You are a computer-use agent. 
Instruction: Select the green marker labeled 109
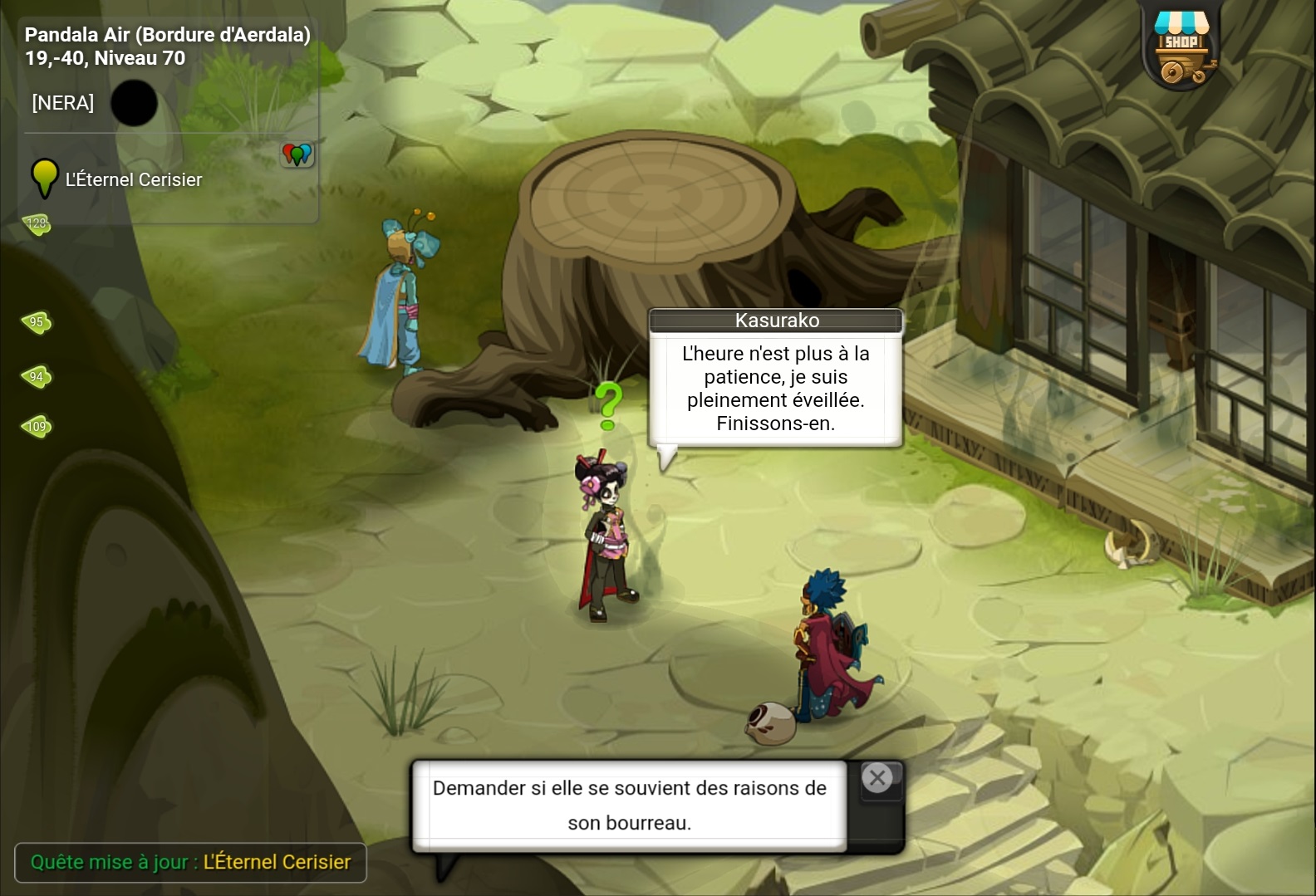pyautogui.click(x=37, y=427)
